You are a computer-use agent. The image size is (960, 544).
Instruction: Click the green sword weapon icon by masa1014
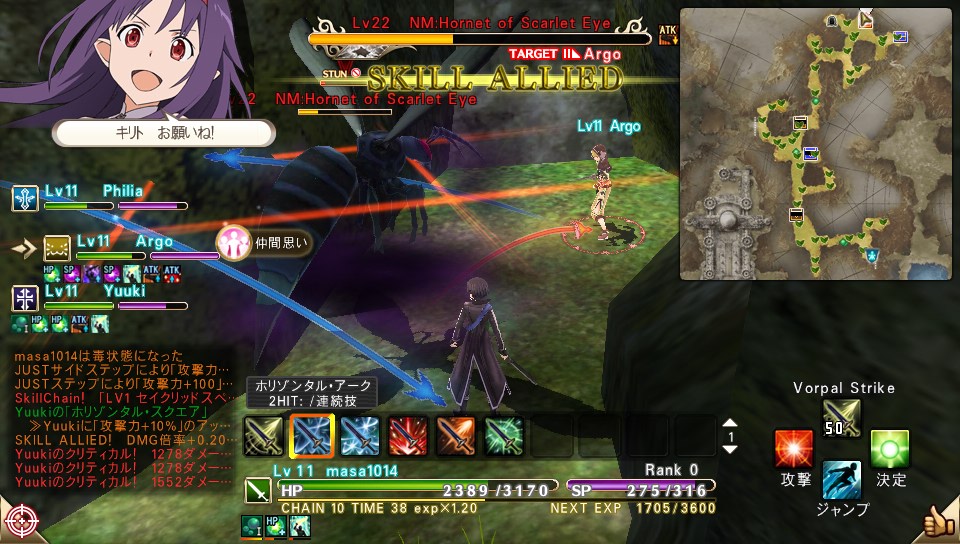[258, 490]
